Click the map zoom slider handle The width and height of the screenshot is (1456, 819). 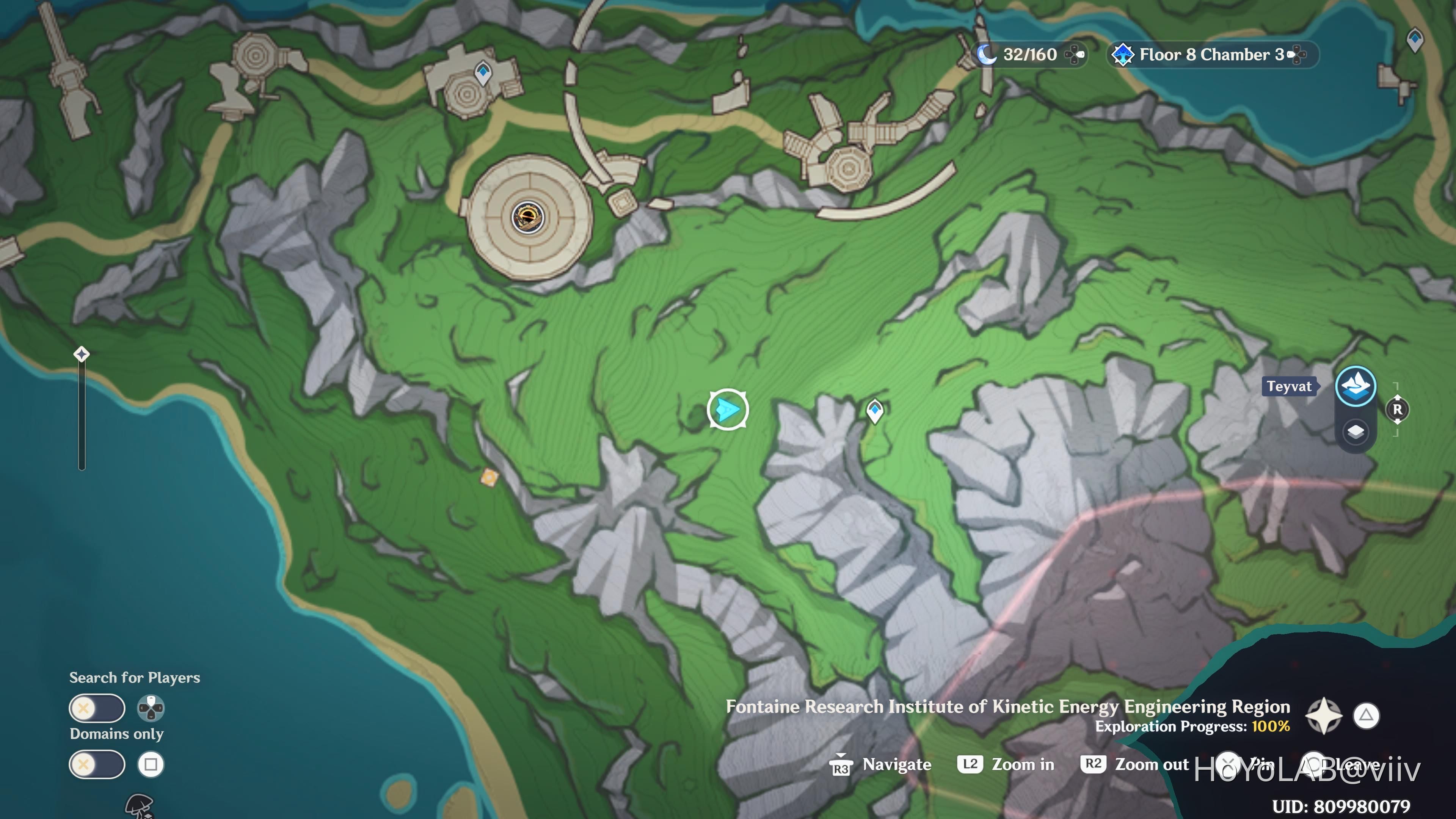click(x=82, y=355)
